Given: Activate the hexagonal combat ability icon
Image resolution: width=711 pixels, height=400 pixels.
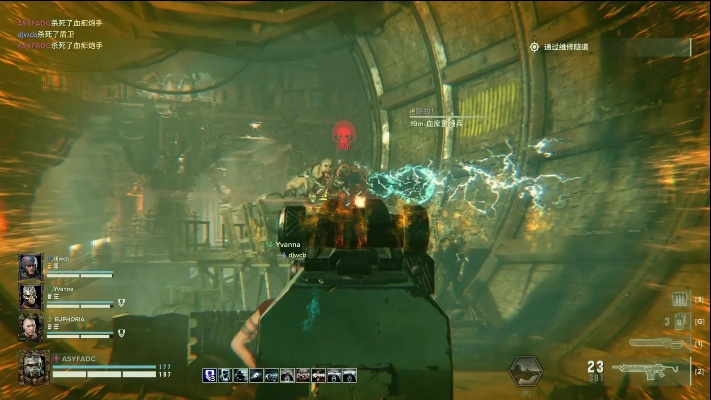Looking at the screenshot, I should pyautogui.click(x=526, y=370).
